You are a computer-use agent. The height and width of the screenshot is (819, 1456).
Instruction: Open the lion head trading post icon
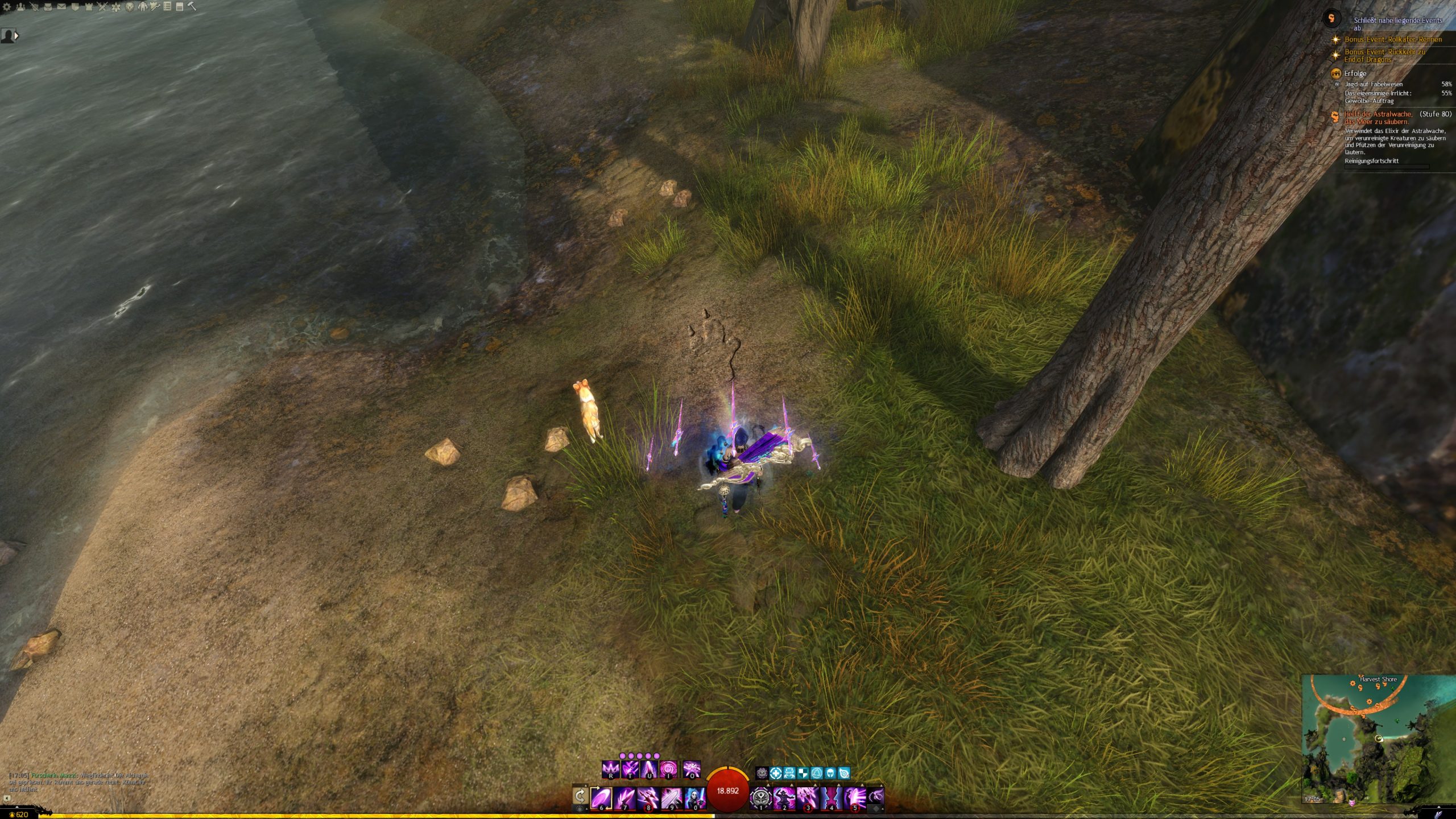(x=129, y=7)
